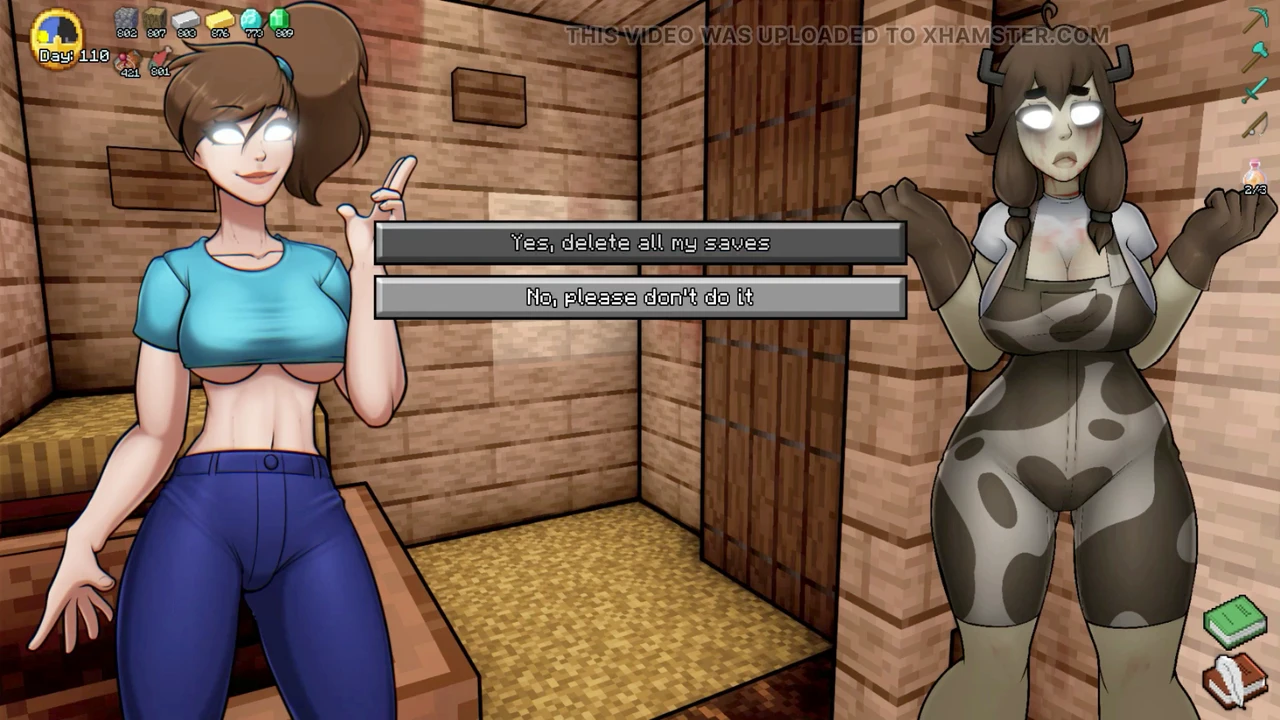Select the diamond pickaxe icon
Image resolution: width=1280 pixels, height=720 pixels.
pos(1255,20)
